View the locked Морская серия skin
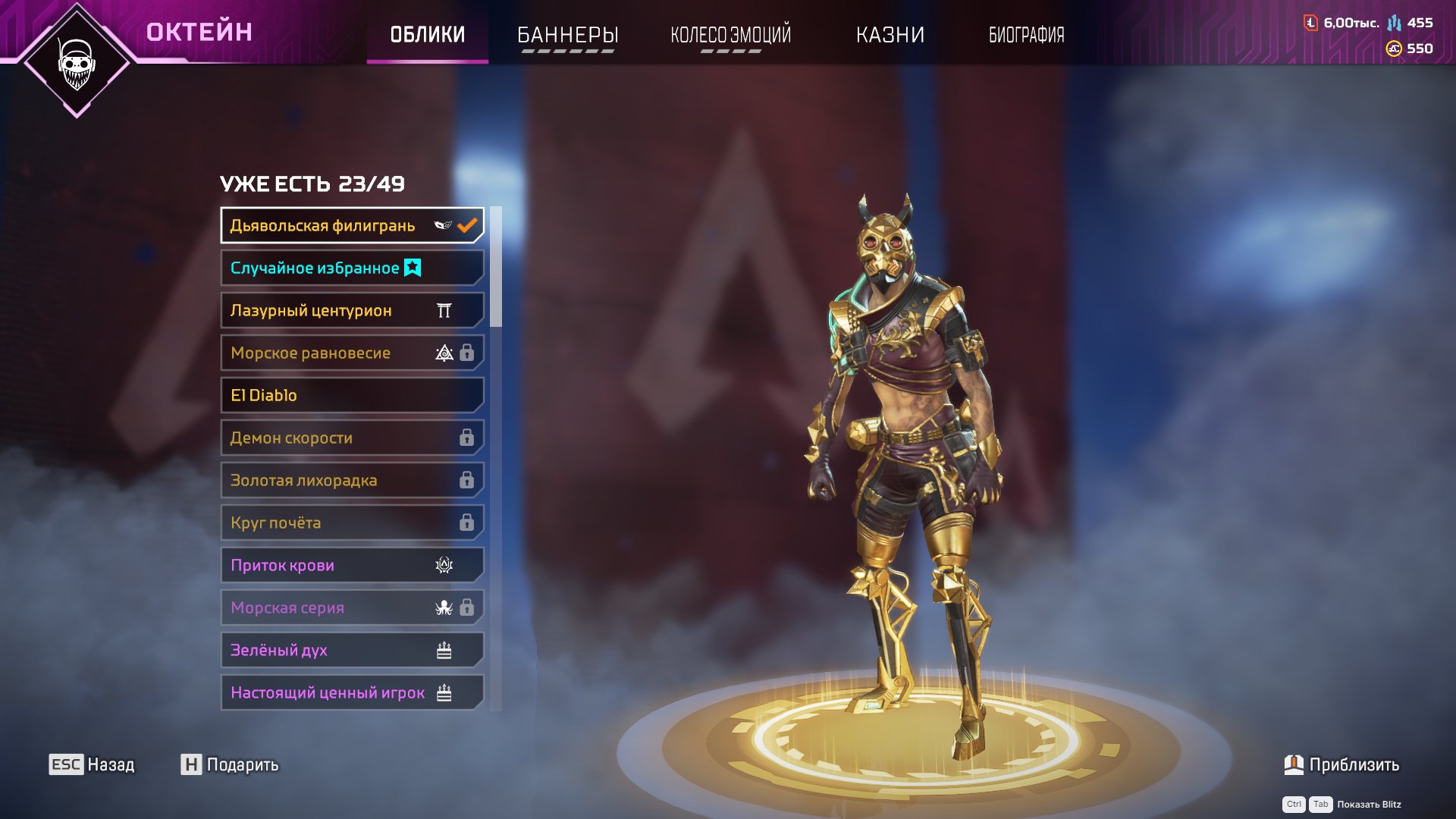1456x819 pixels. coord(352,607)
